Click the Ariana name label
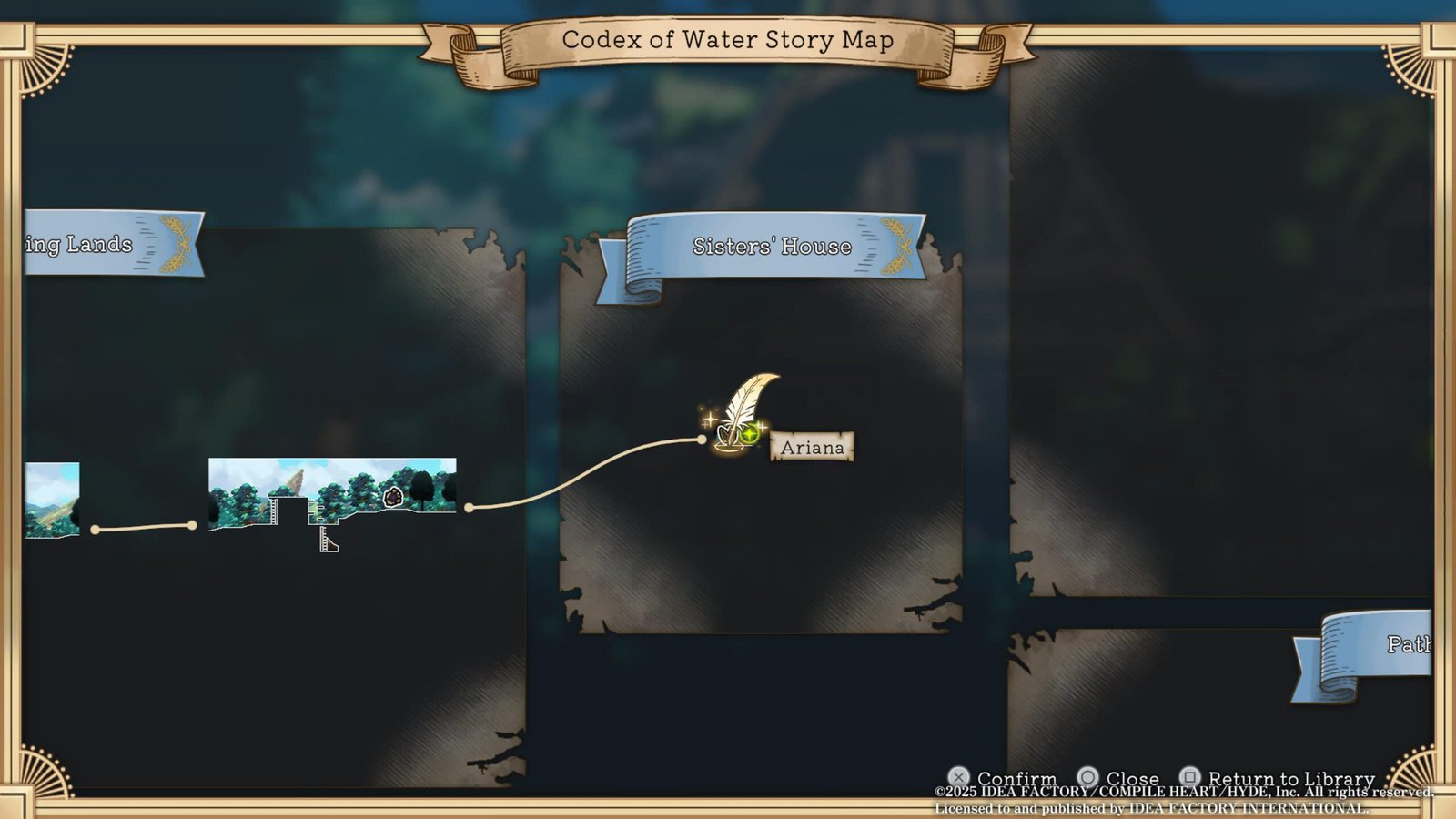This screenshot has height=819, width=1456. click(x=812, y=447)
